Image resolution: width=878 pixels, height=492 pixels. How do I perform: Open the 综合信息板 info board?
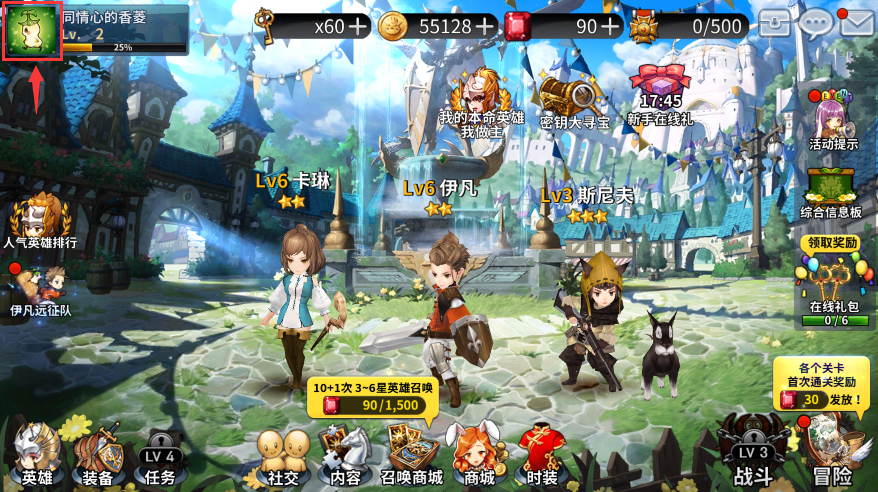tap(832, 188)
